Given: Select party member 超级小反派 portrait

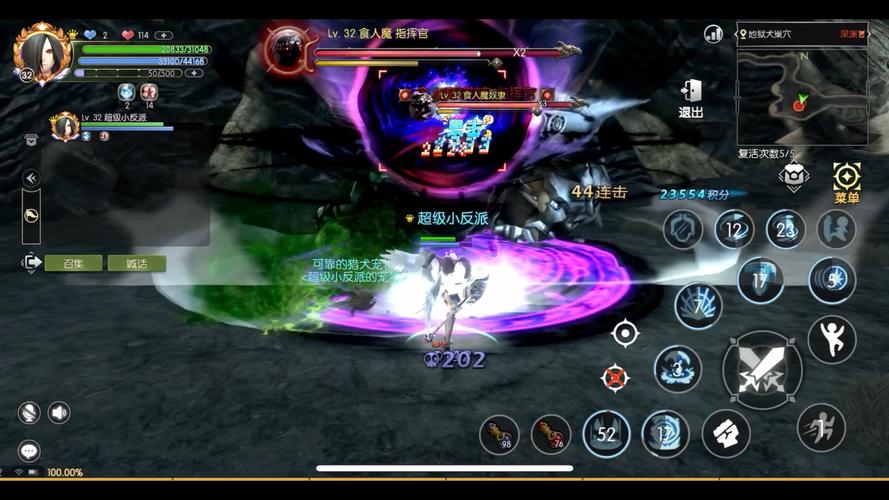Looking at the screenshot, I should [65, 126].
